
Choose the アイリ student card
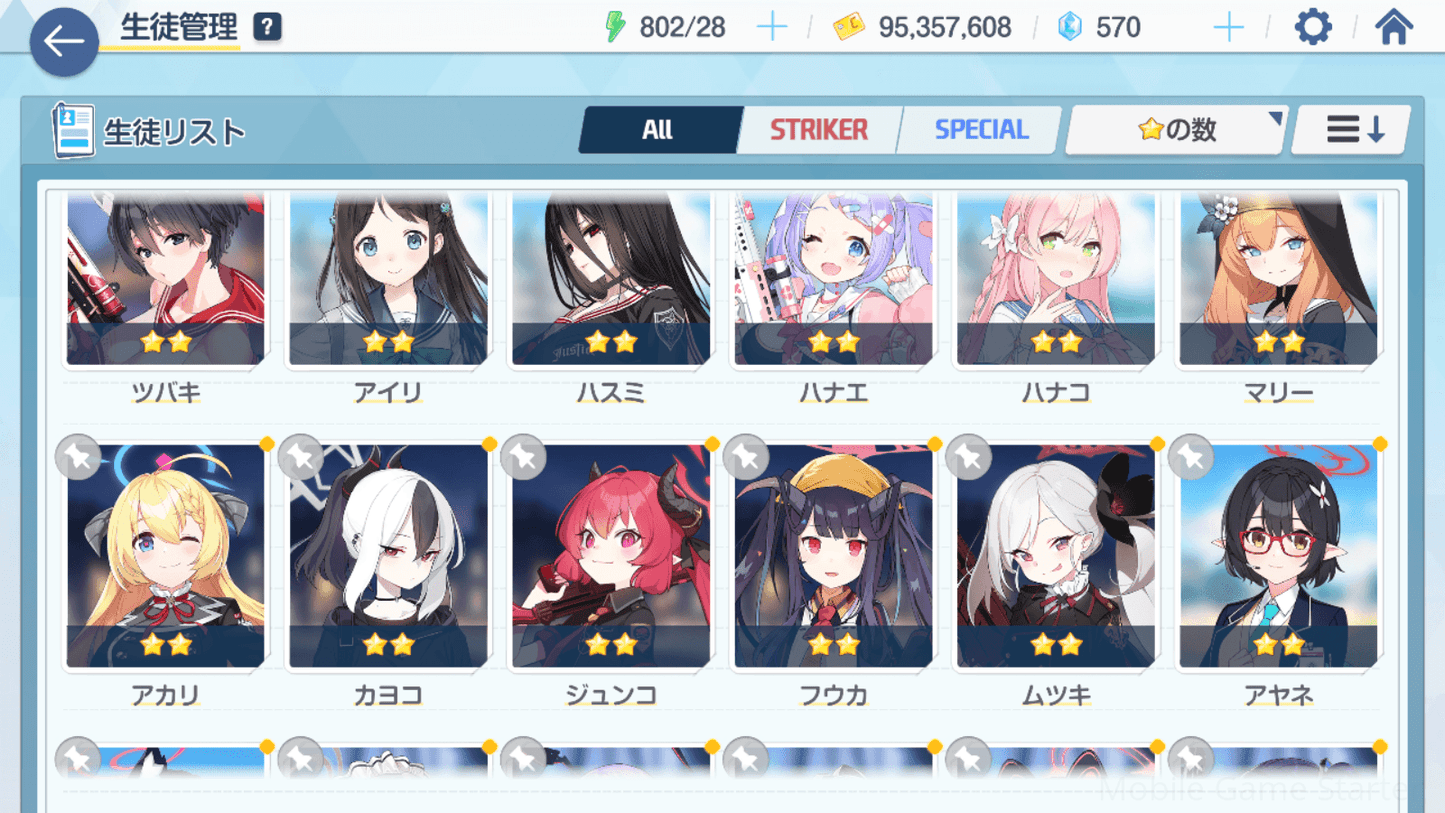pyautogui.click(x=388, y=280)
